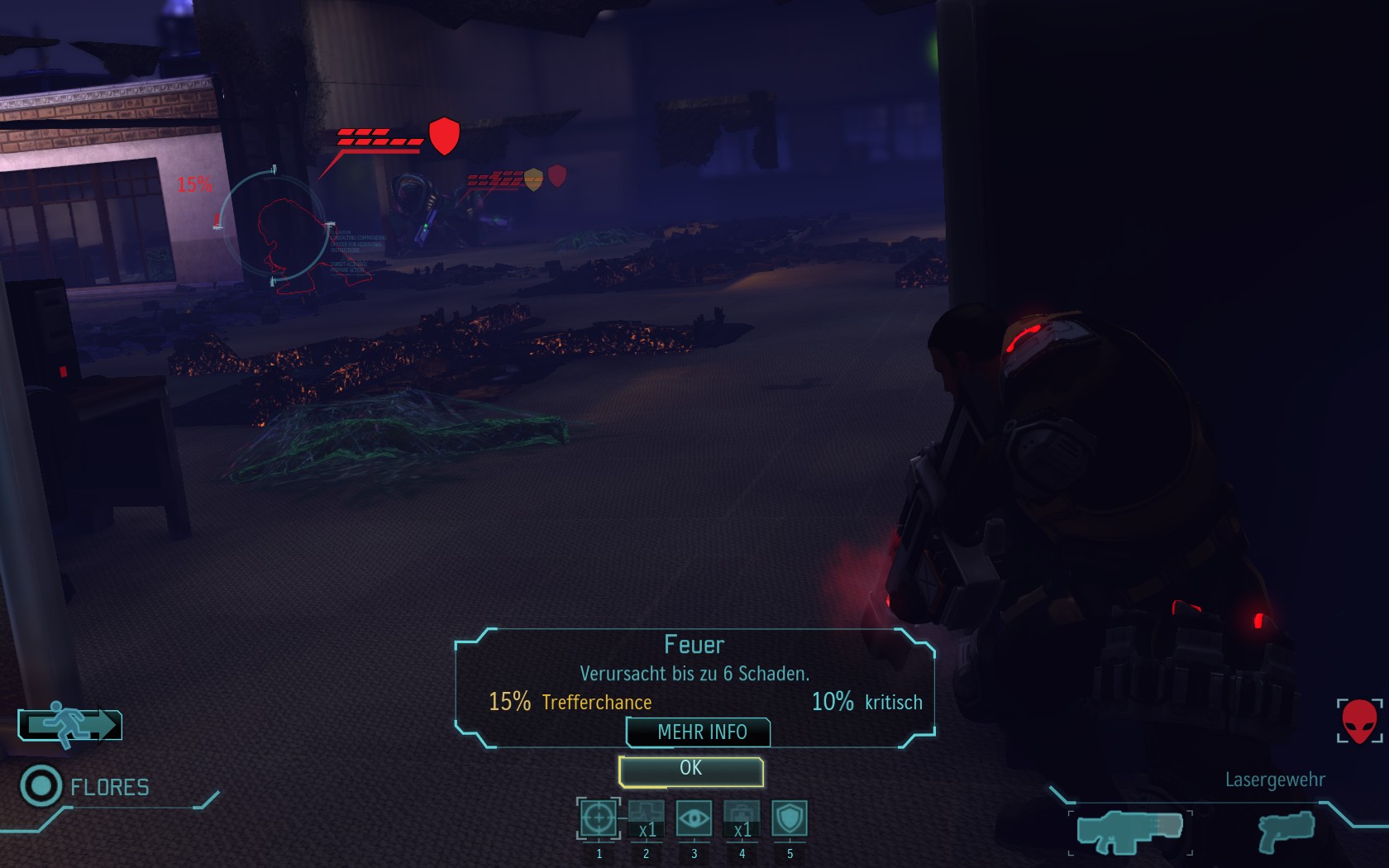Switch to the pistol sidearm
This screenshot has height=868, width=1389.
pos(1286,832)
